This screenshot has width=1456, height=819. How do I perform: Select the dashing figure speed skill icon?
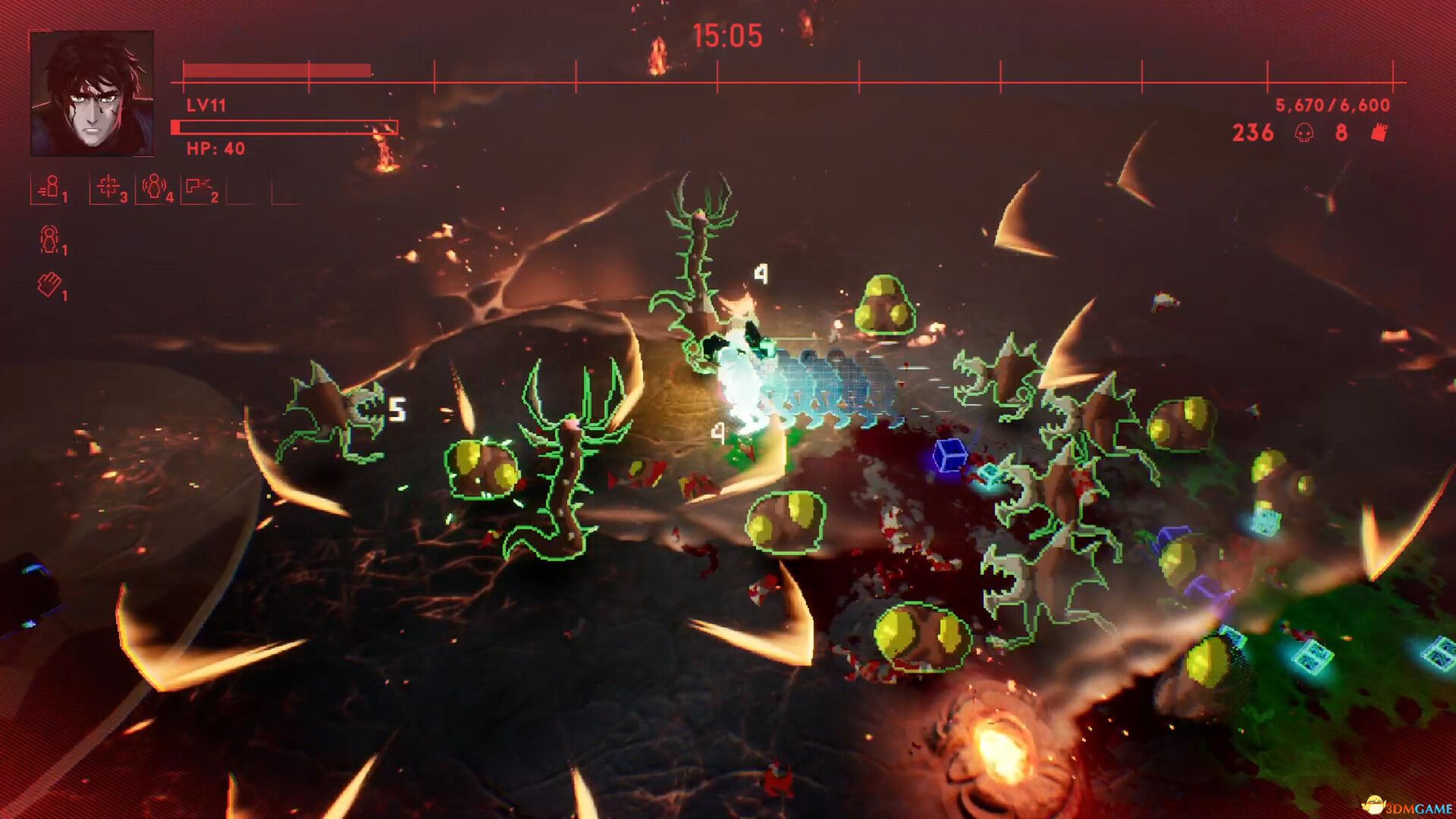49,187
